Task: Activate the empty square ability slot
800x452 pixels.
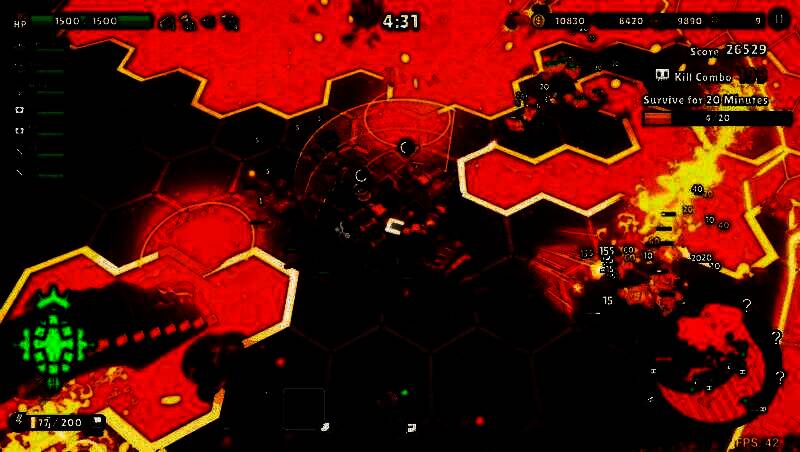Action: click(x=303, y=408)
